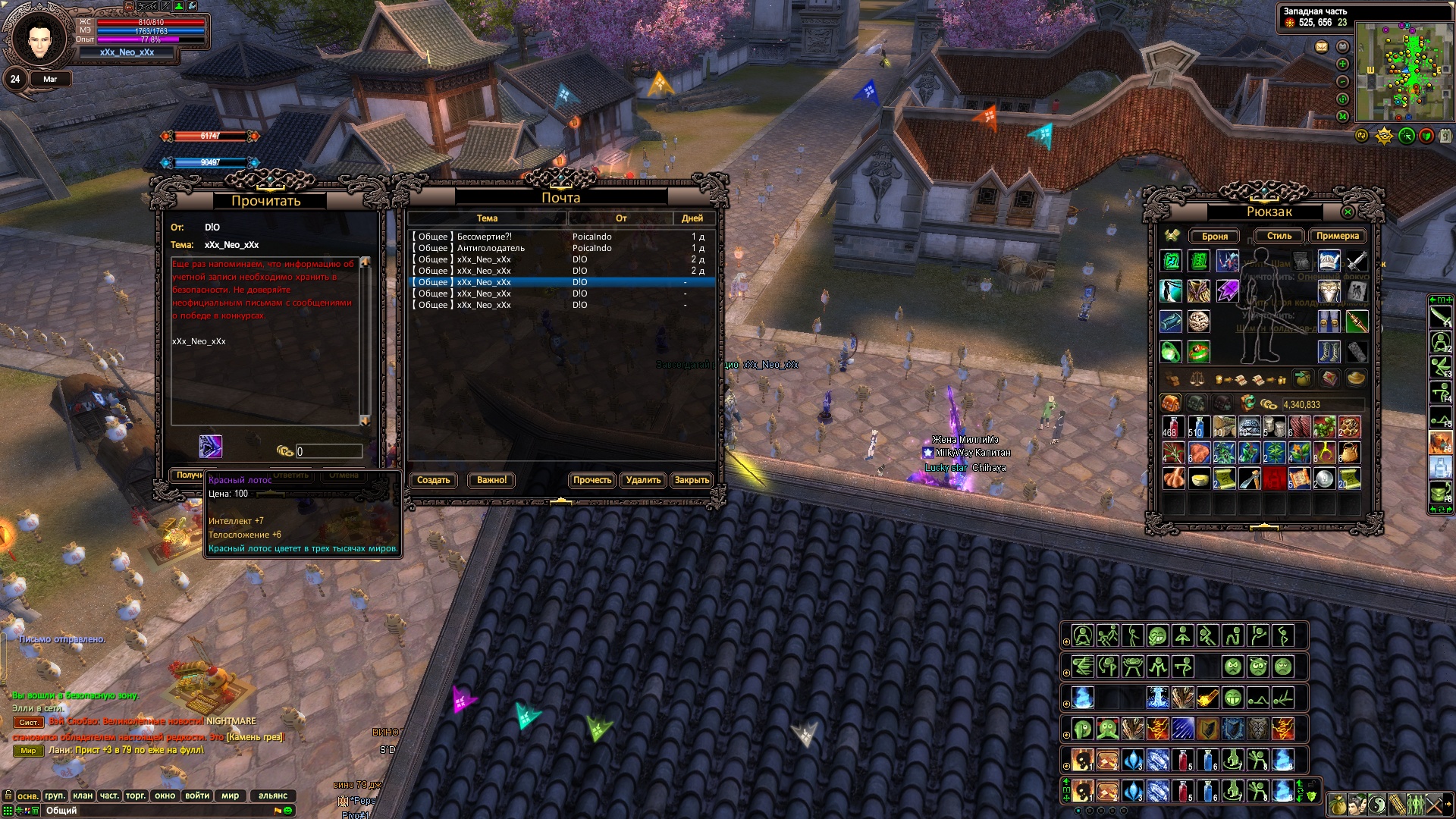
Task: Click the chat input field labeled Общий
Action: click(152, 811)
